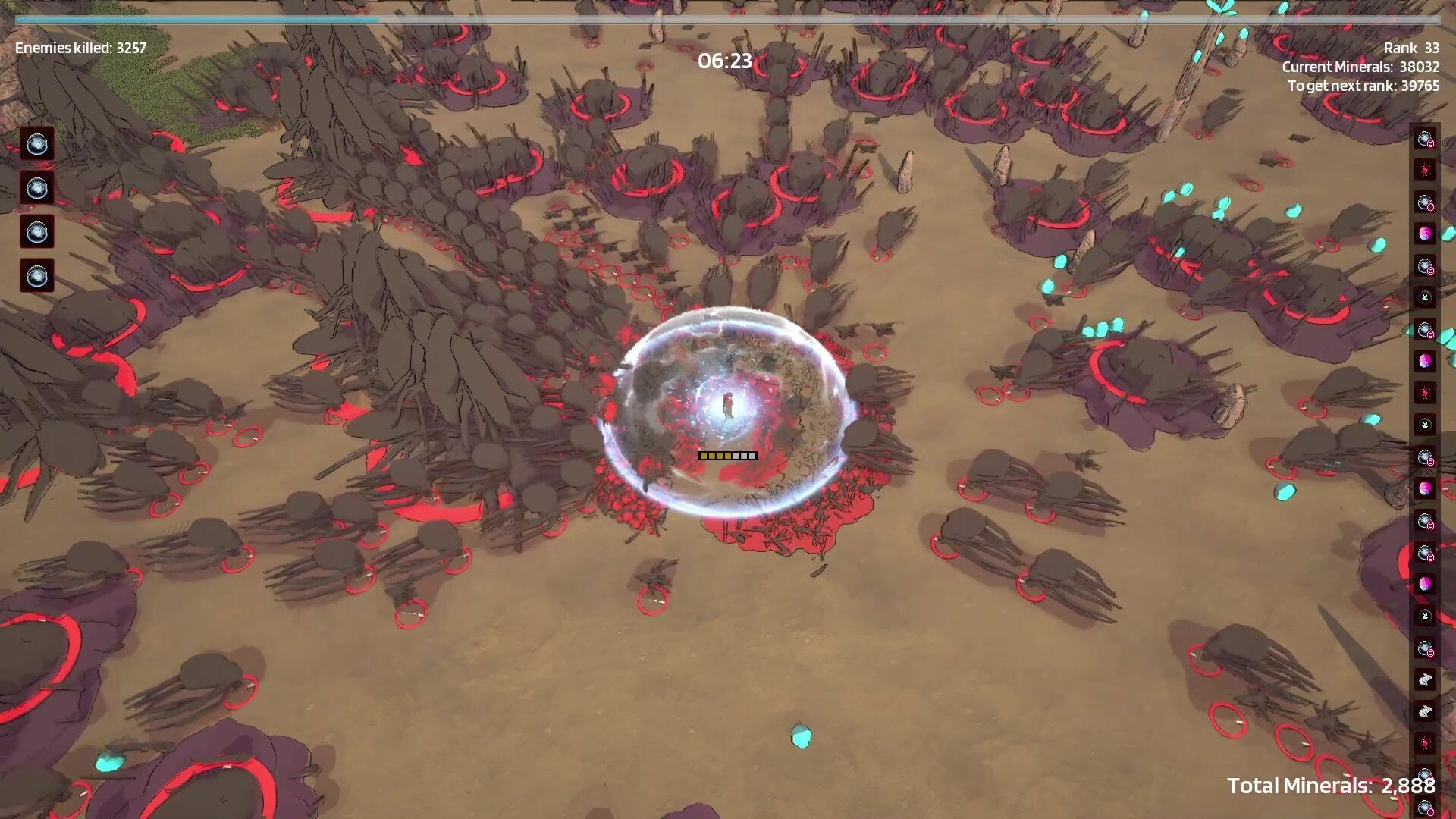This screenshot has height=819, width=1456.
Task: Click the third orb ability icon
Action: 37,232
